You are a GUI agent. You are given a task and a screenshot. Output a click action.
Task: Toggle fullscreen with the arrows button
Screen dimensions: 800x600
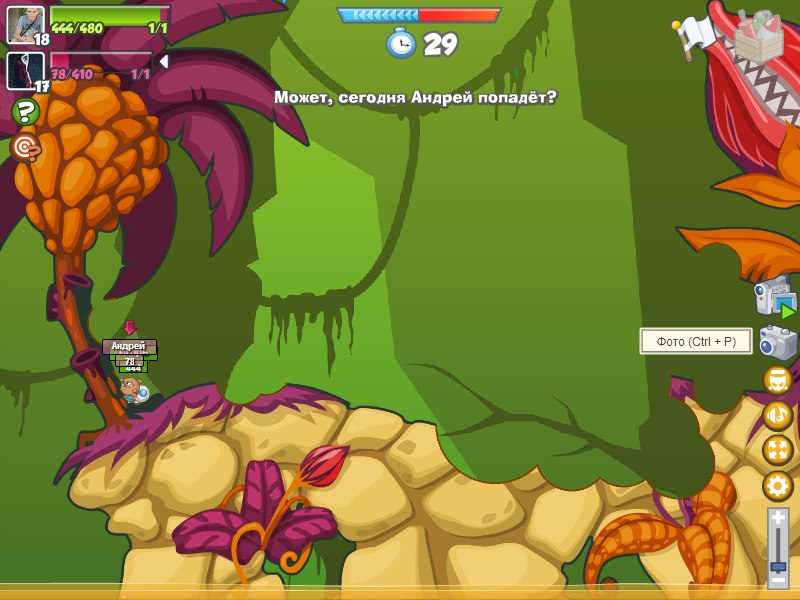[x=777, y=450]
